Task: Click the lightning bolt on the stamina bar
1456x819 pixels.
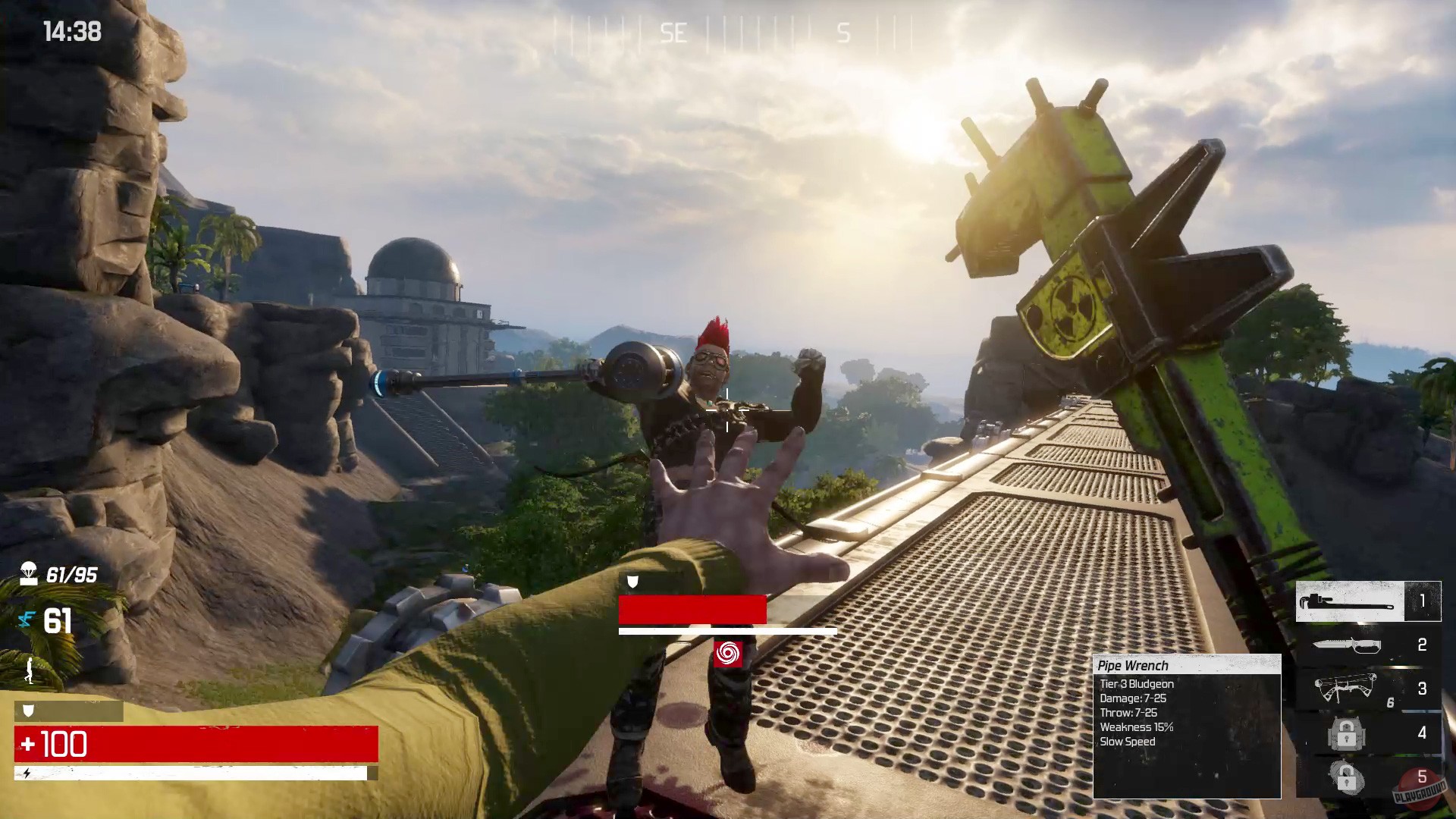Action: pyautogui.click(x=27, y=774)
